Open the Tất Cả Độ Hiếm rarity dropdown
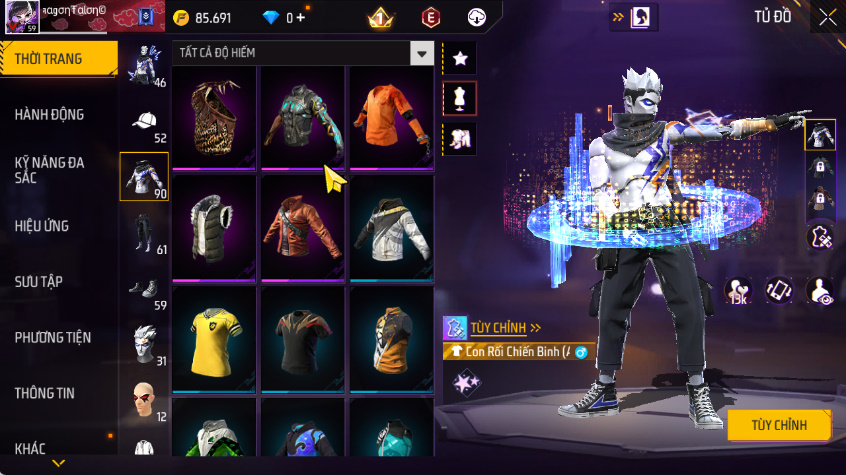The height and width of the screenshot is (475, 846). coord(423,53)
